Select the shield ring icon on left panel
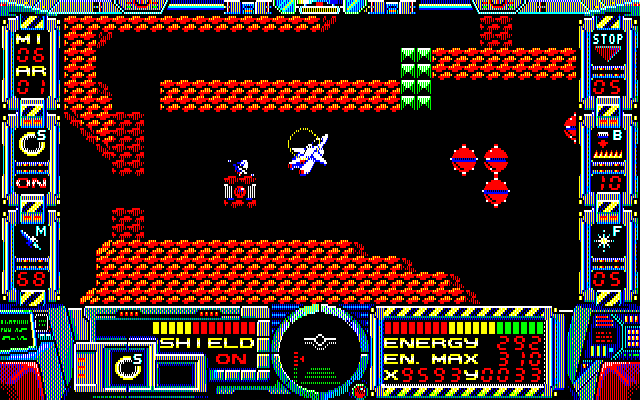 pos(31,145)
